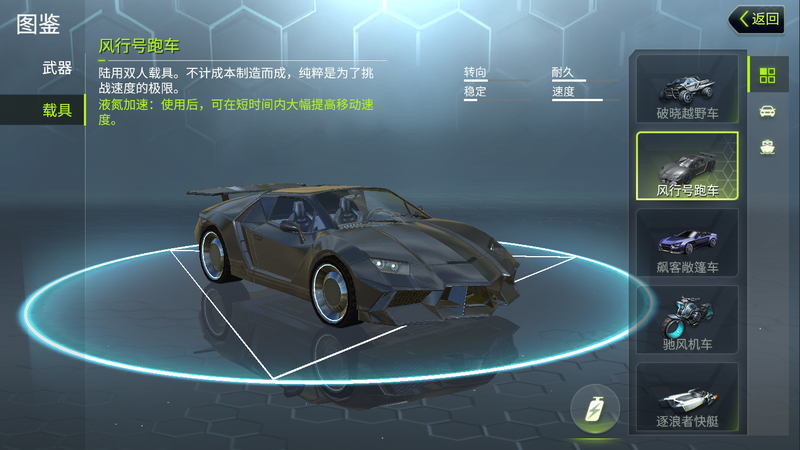Viewport: 800px width, 450px height.
Task: Choose the 破晓越野车 off-road vehicle
Action: (687, 90)
